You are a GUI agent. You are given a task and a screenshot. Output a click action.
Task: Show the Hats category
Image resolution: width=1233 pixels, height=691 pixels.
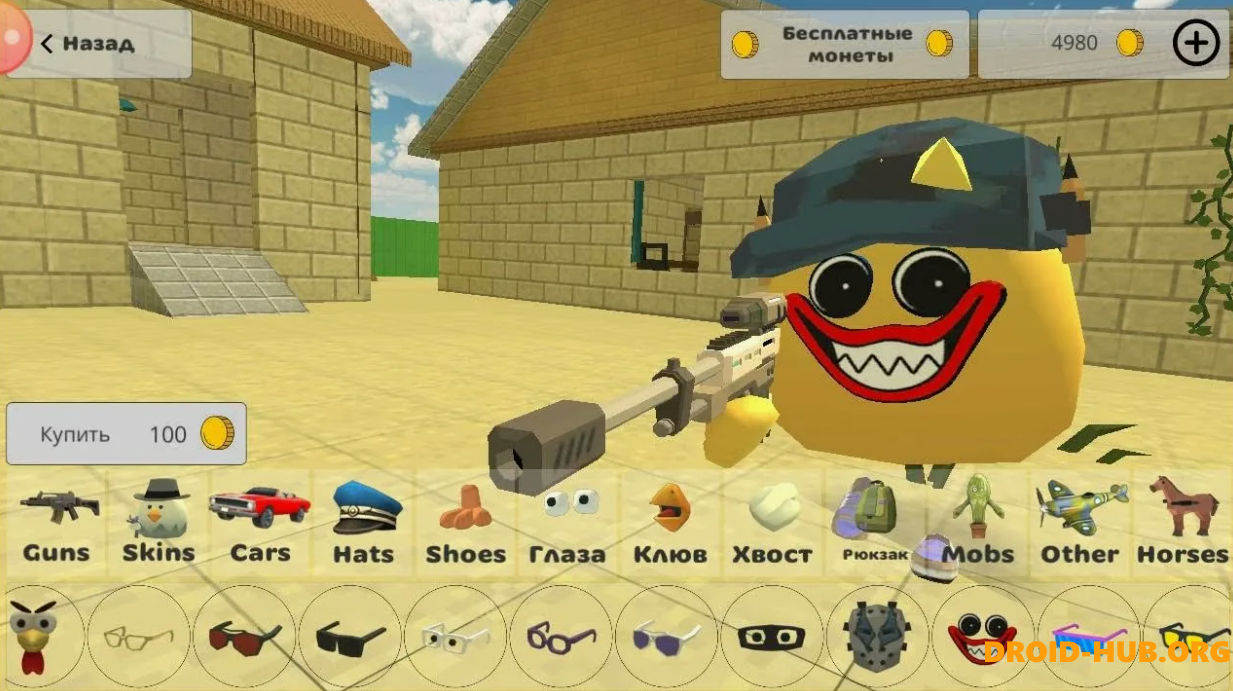click(364, 525)
